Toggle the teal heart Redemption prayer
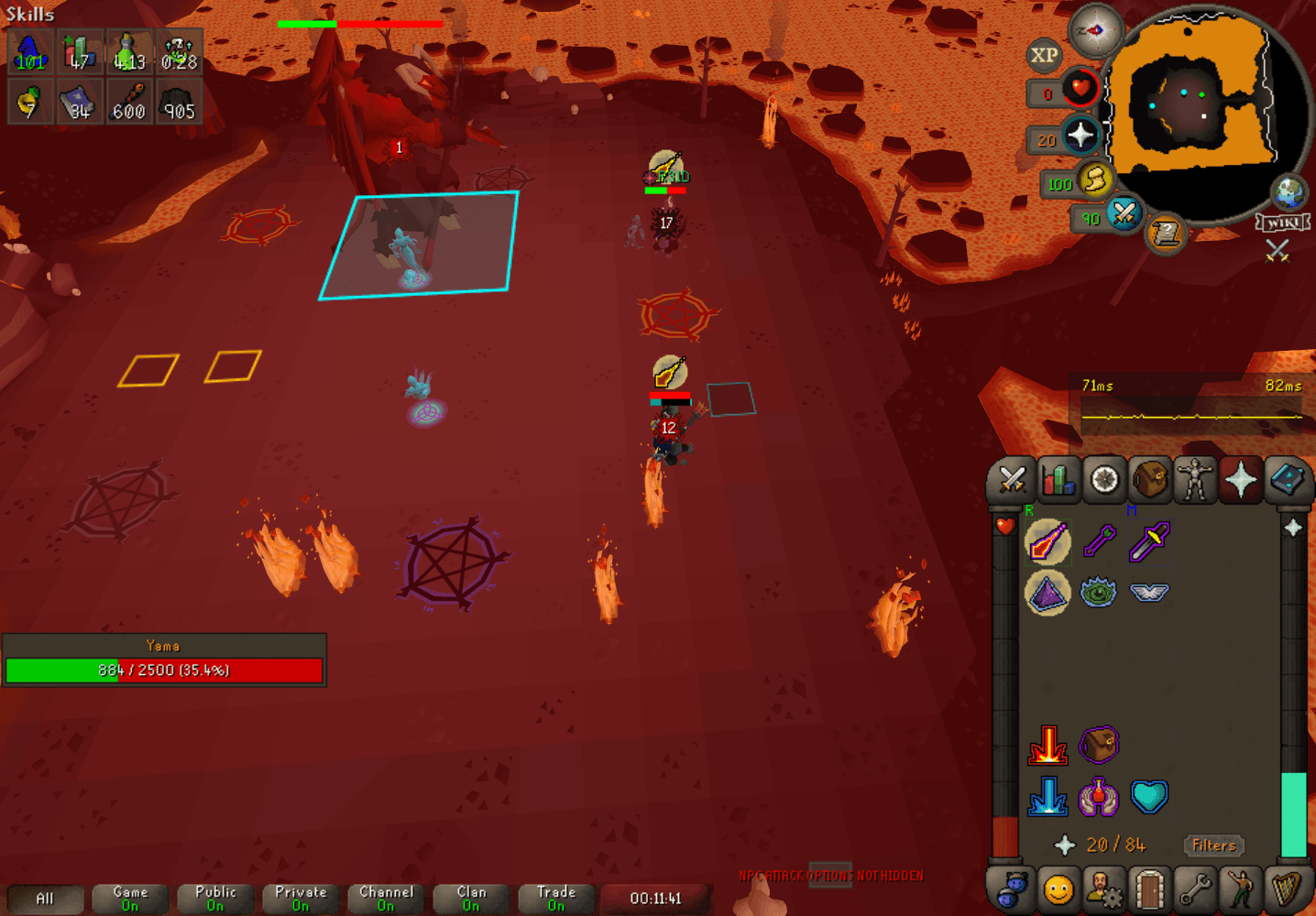Screen dimensions: 1316x916 [x=1149, y=798]
